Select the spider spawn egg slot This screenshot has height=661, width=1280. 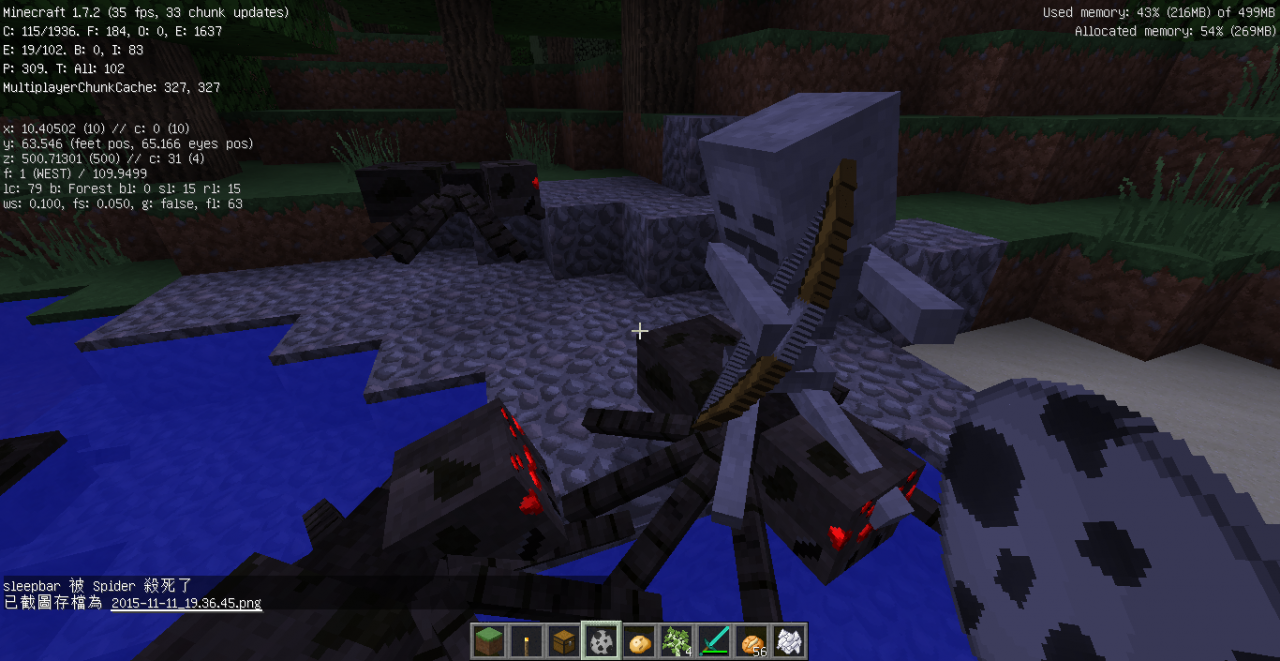click(x=602, y=641)
